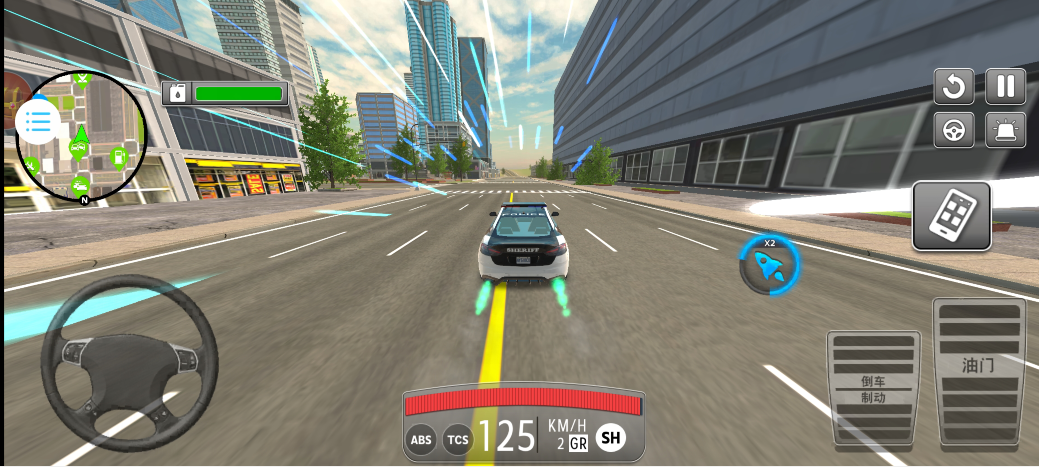
Task: Activate the X2 rocket nitro boost
Action: tap(770, 265)
